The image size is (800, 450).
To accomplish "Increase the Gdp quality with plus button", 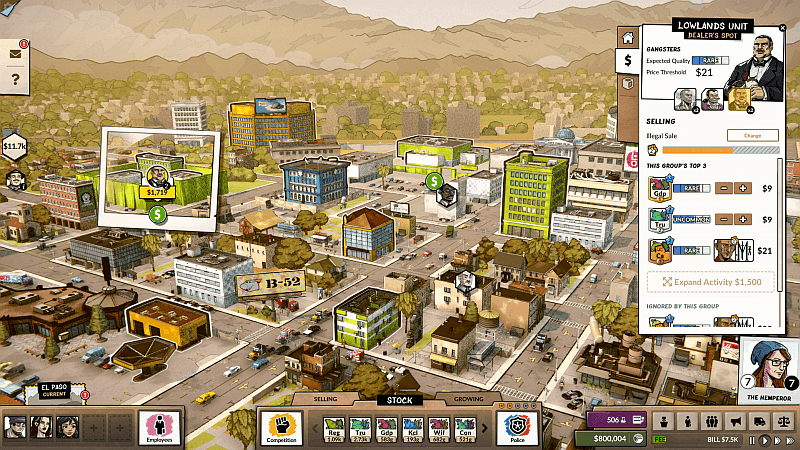I will click(x=744, y=188).
